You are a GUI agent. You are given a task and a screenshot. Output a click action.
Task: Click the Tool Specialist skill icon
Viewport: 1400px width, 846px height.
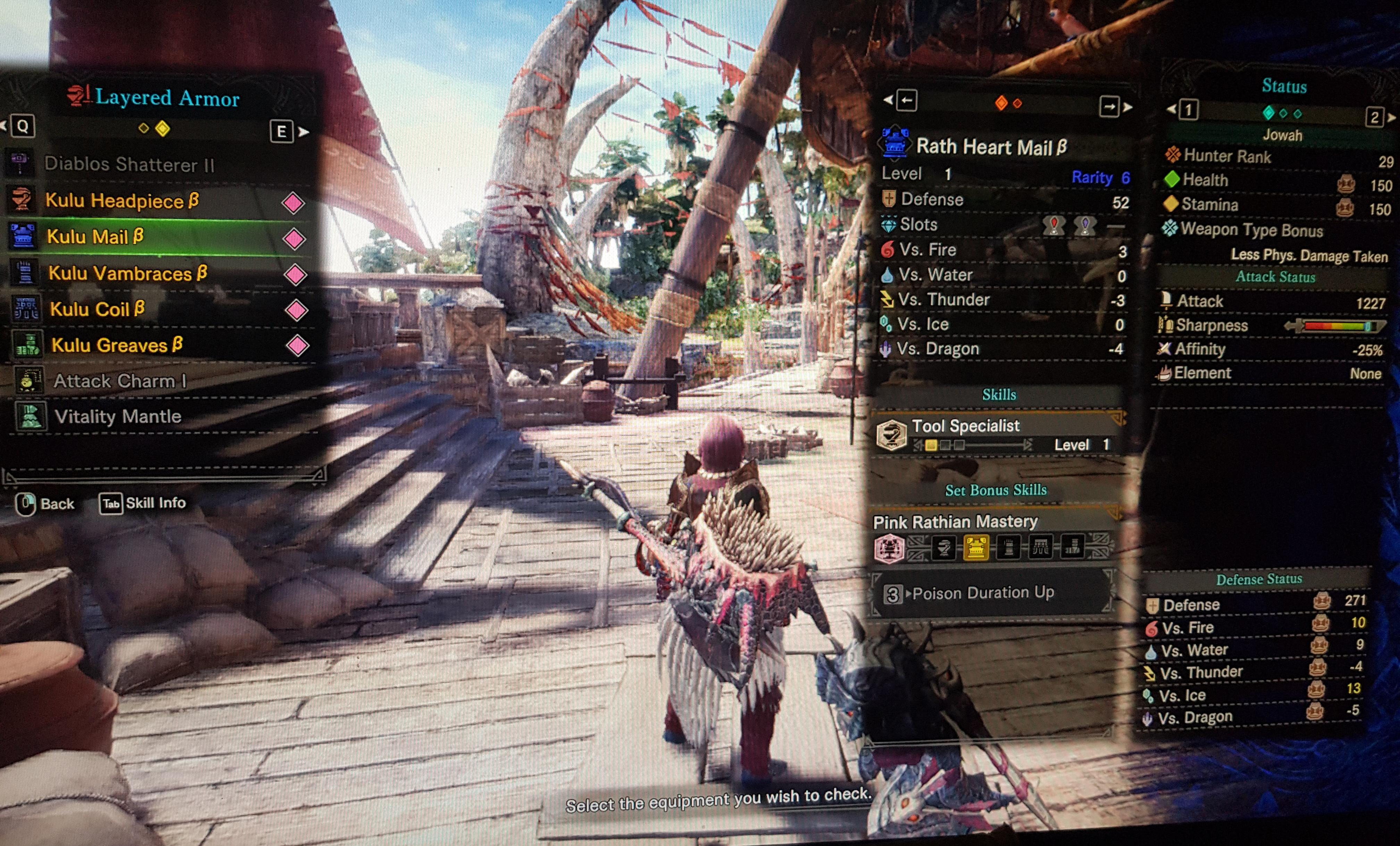pos(891,435)
